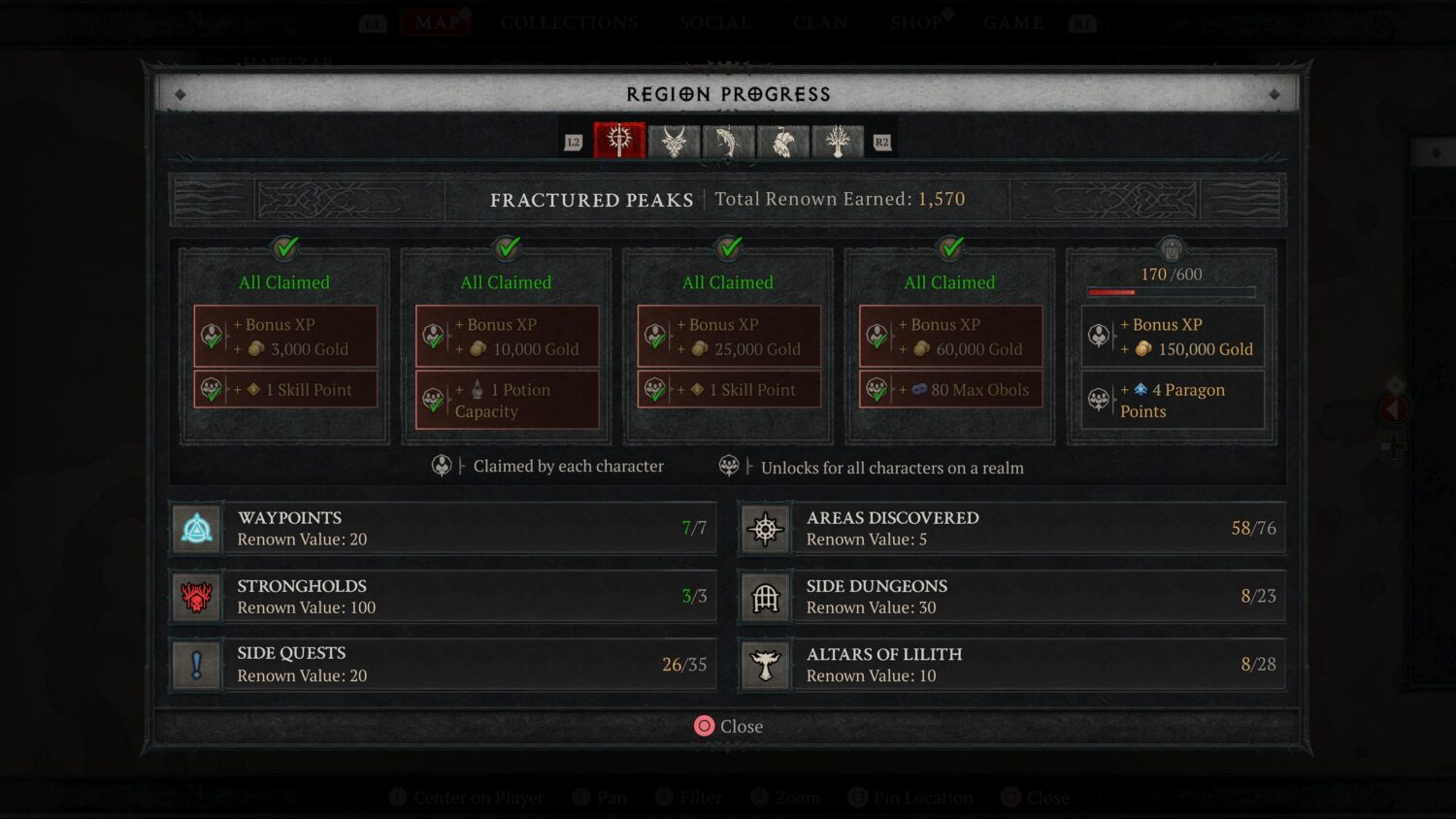Open the Hawezar tree region icon

click(x=836, y=141)
